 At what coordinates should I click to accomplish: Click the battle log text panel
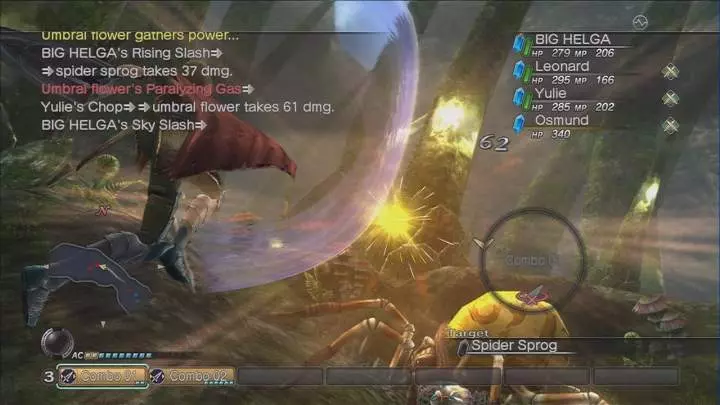tap(190, 80)
